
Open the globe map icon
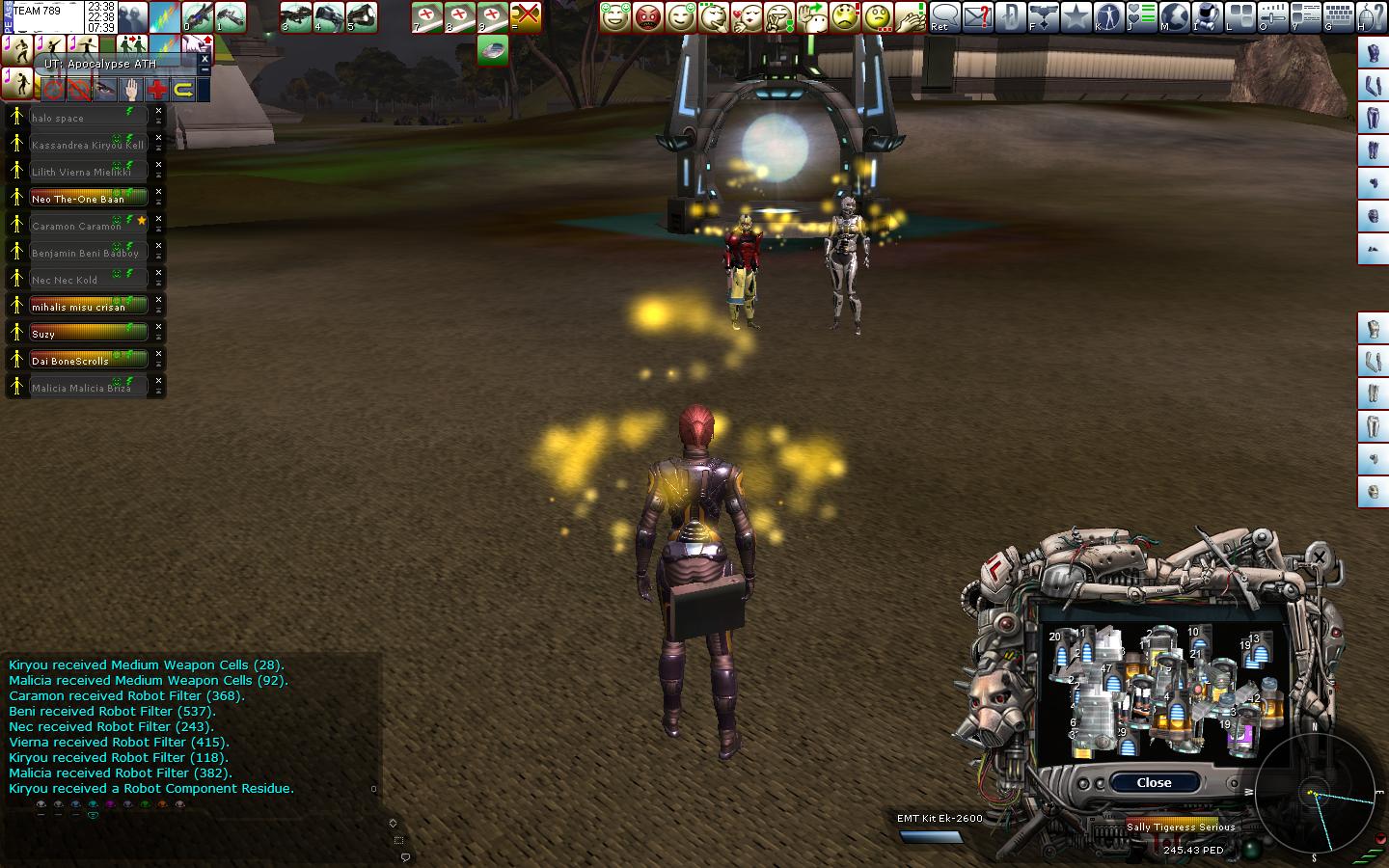tap(1174, 16)
